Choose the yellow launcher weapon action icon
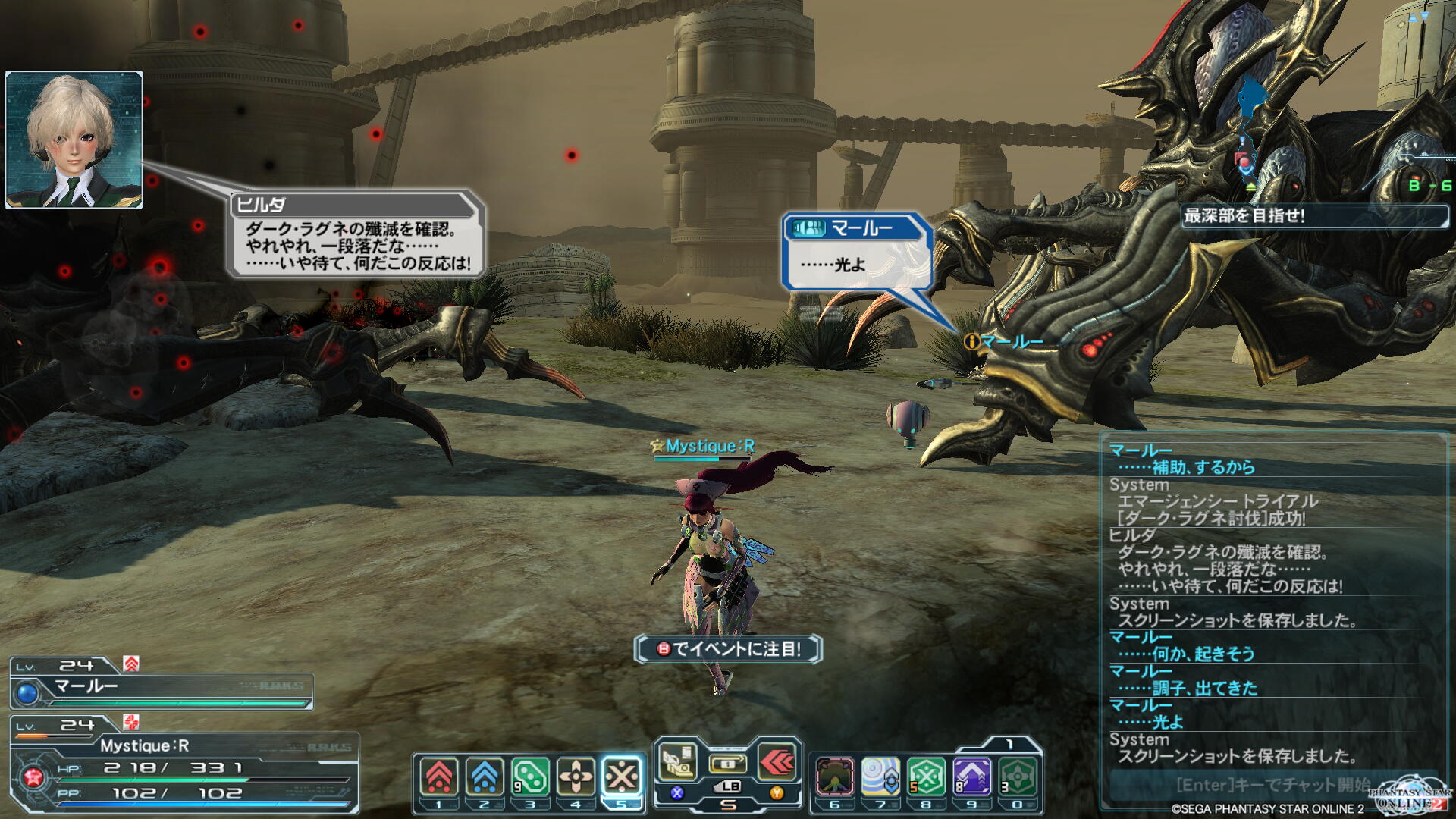Image resolution: width=1456 pixels, height=819 pixels. (677, 761)
